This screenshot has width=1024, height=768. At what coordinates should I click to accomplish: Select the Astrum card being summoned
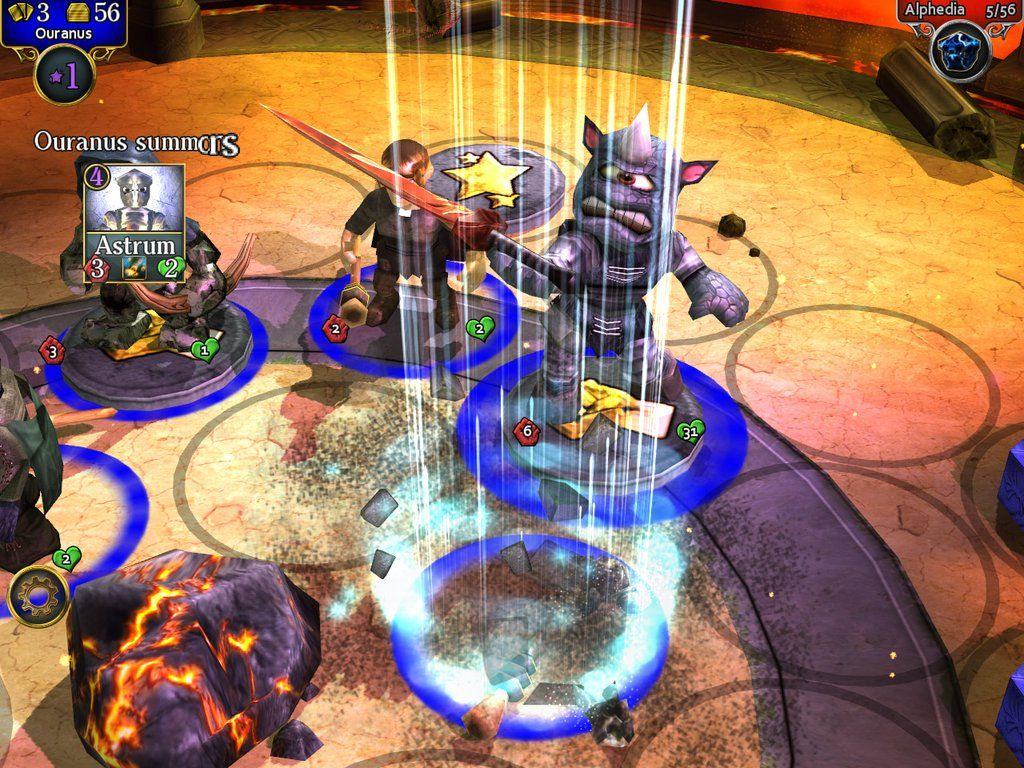(134, 223)
